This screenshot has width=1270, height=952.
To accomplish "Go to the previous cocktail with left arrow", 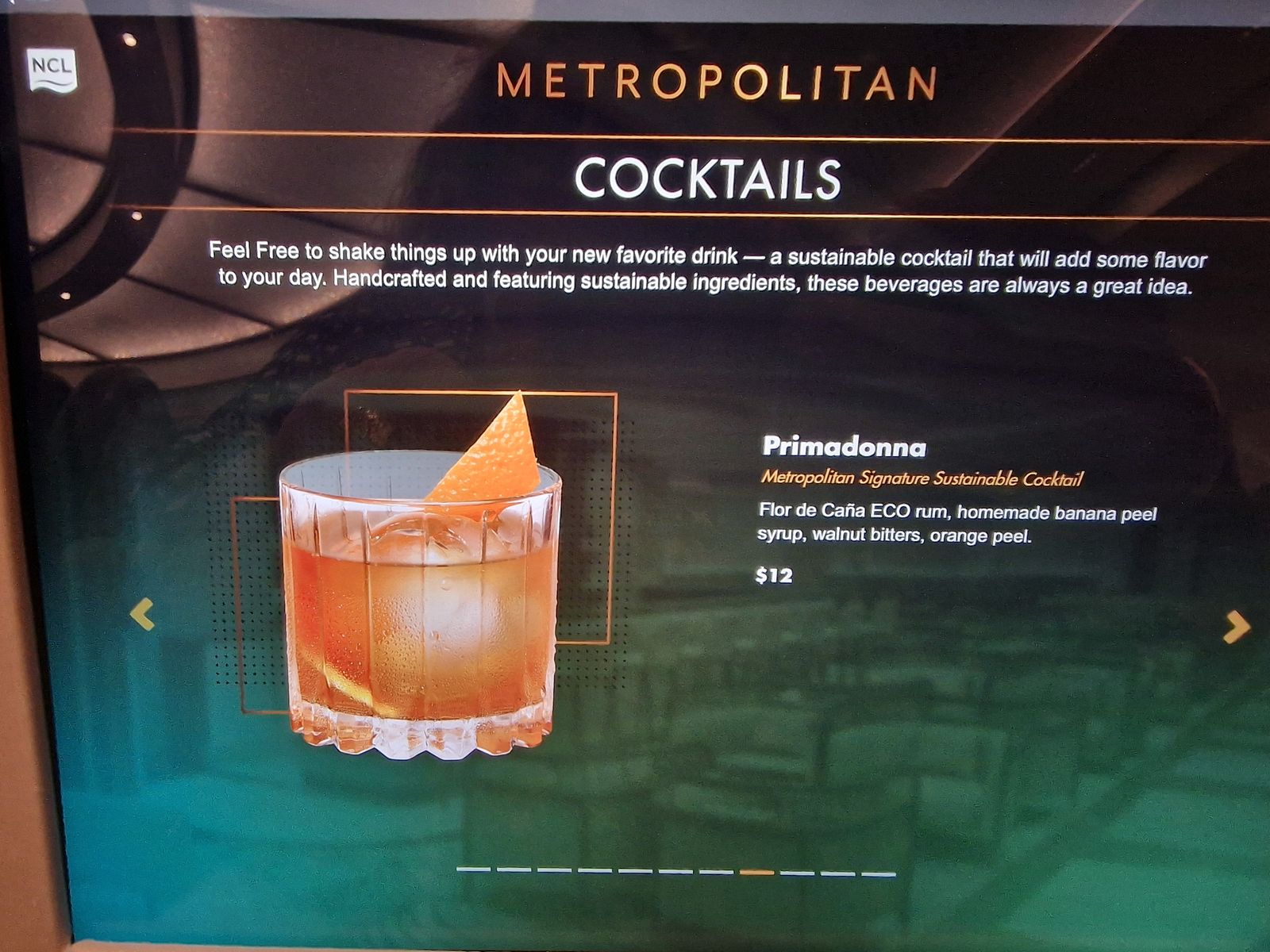I will point(142,614).
